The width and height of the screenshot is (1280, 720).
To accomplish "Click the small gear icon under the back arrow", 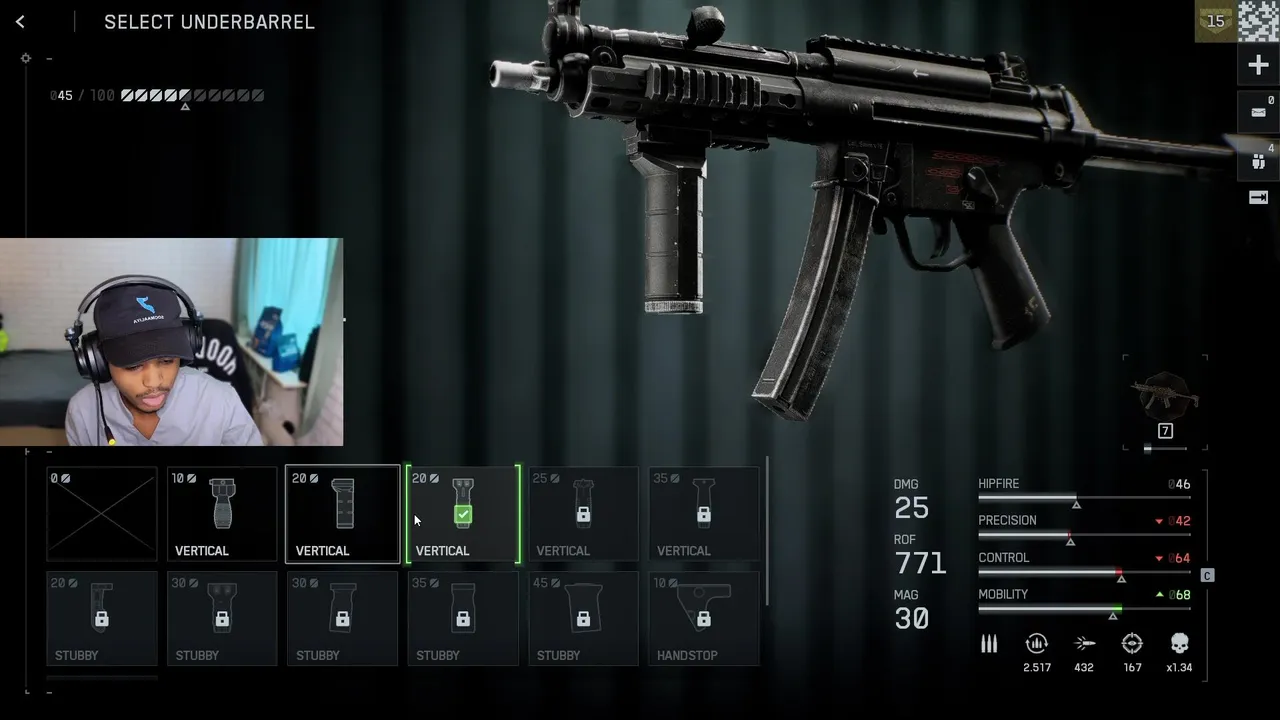I will pyautogui.click(x=26, y=58).
